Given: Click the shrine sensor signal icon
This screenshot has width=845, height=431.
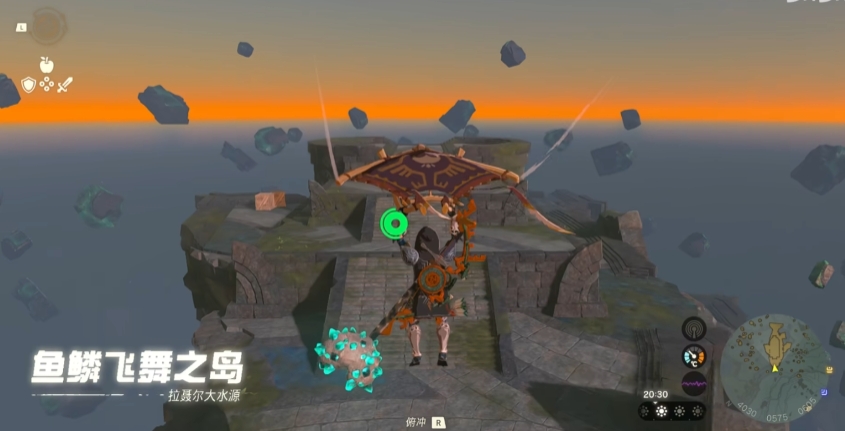Looking at the screenshot, I should [x=694, y=329].
